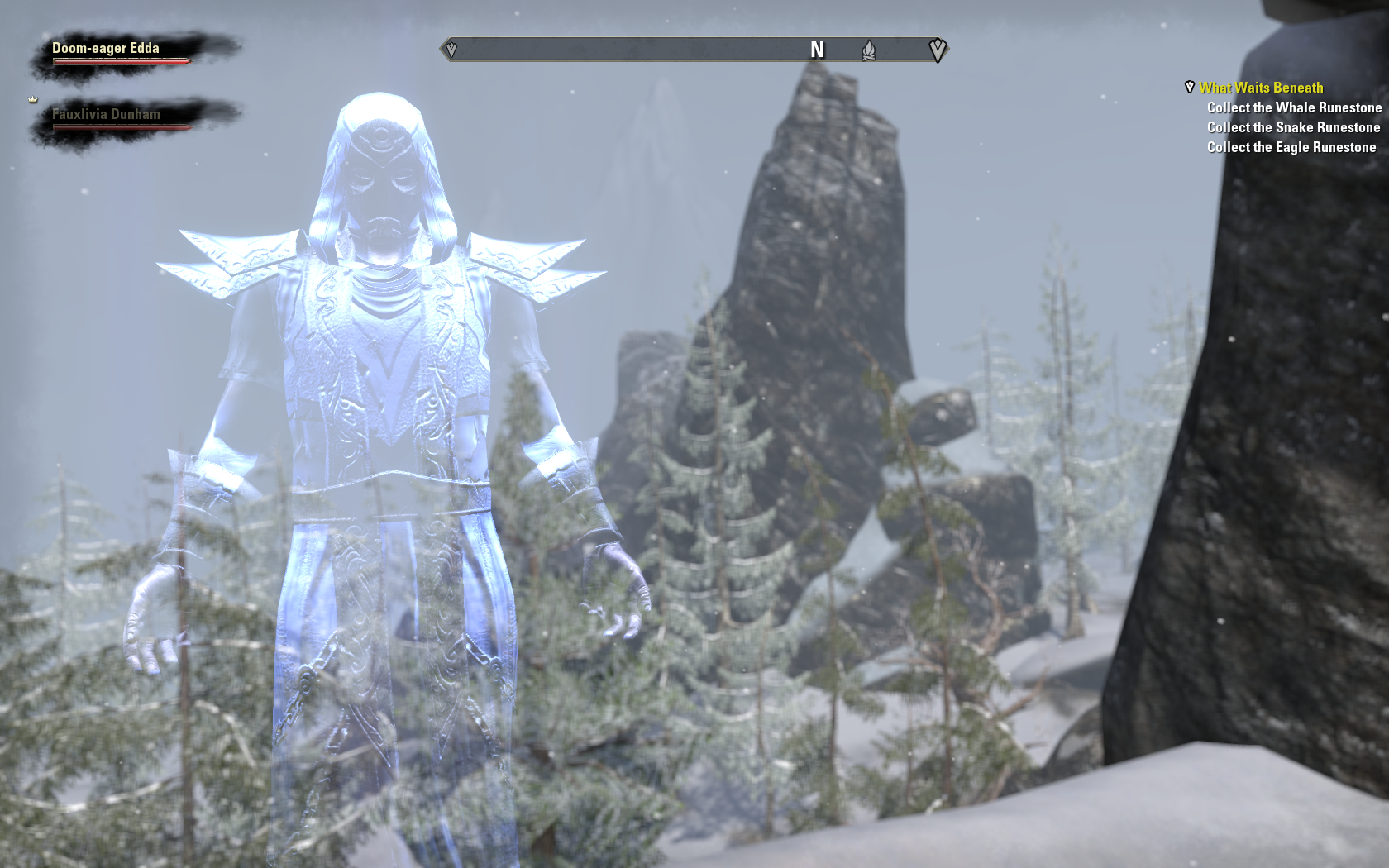Image resolution: width=1389 pixels, height=868 pixels.
Task: Select the Collect the Eagle Runestone objective
Action: tap(1291, 147)
